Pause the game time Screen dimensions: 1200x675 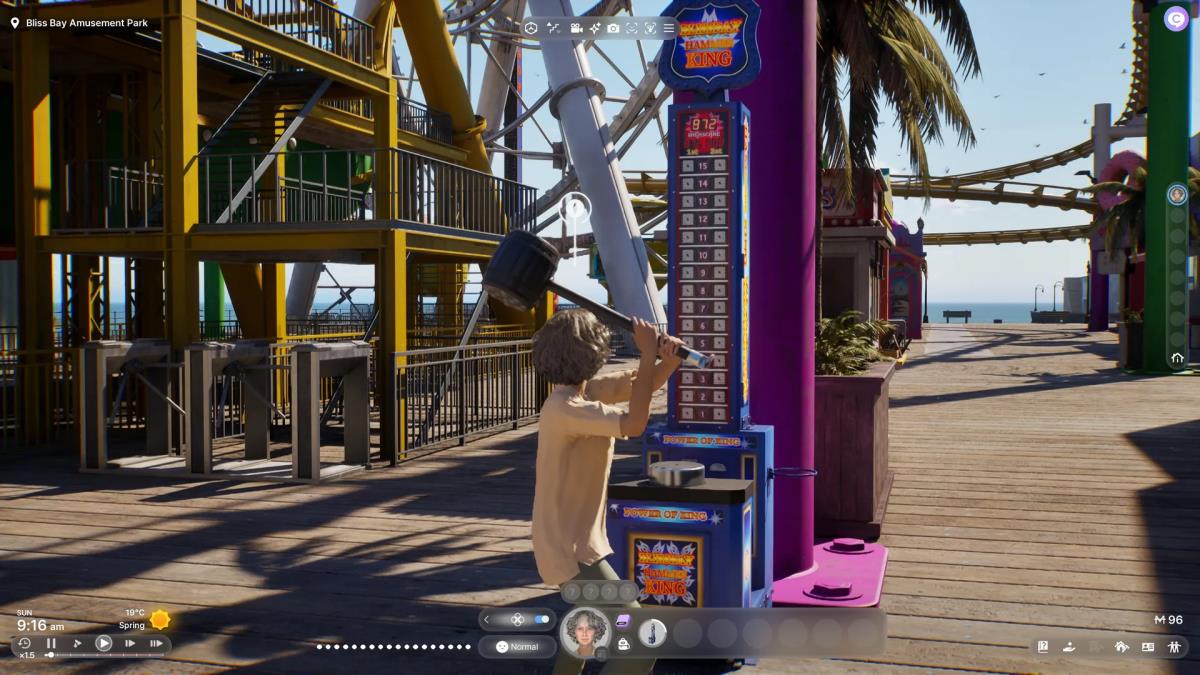(x=50, y=644)
